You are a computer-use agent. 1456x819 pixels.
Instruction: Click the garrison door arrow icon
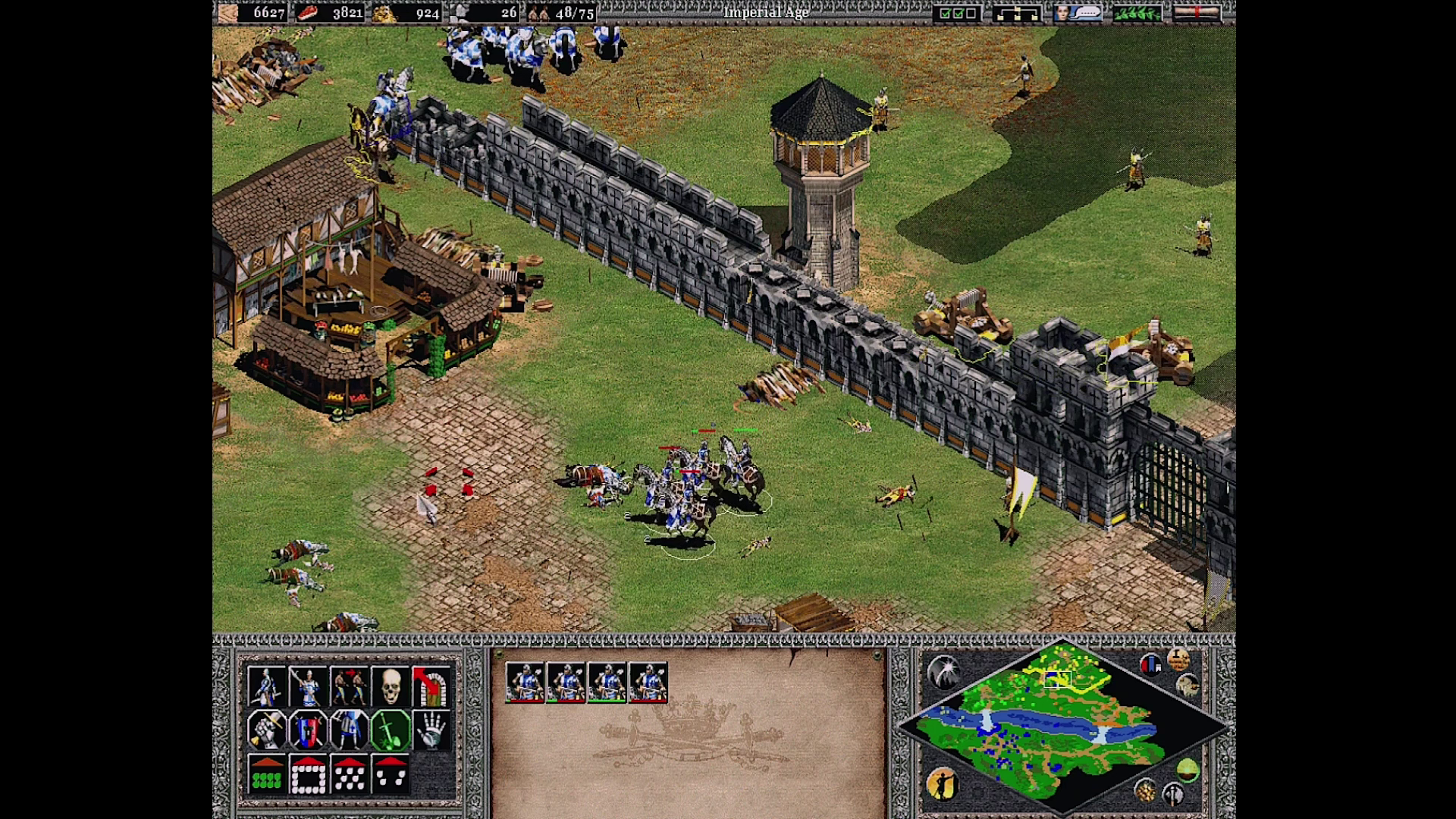coord(431,686)
